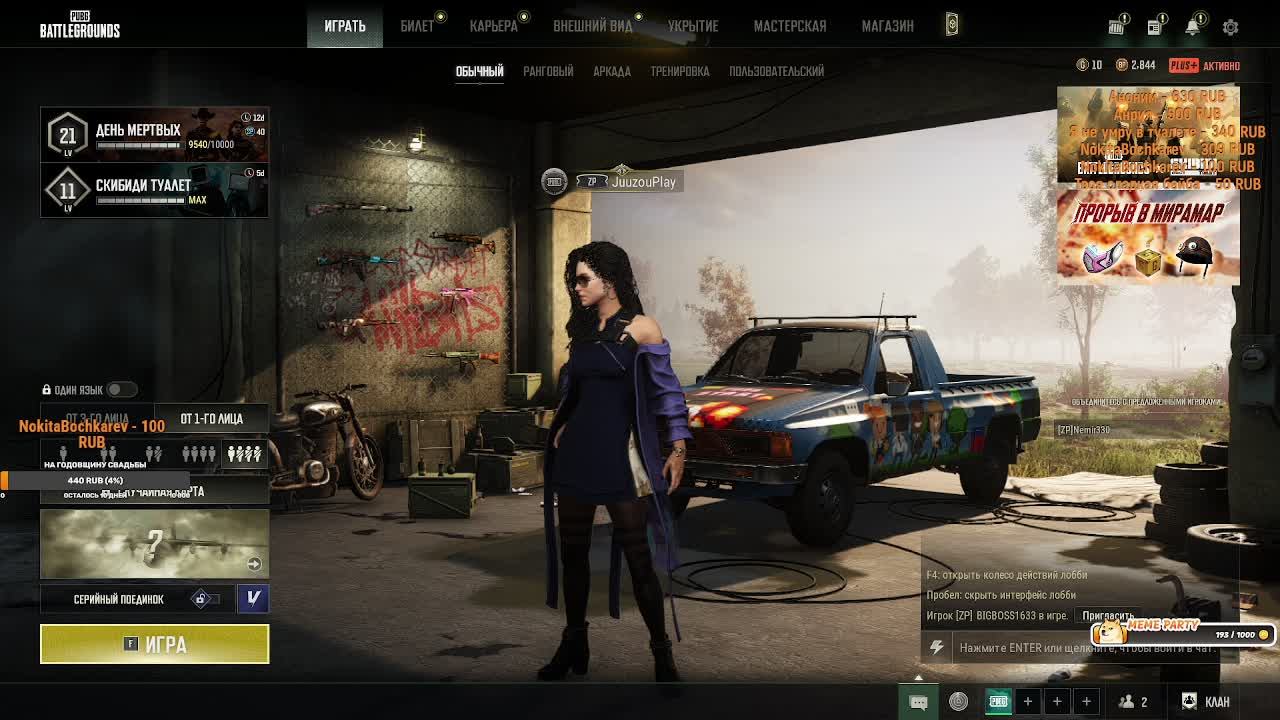The width and height of the screenshot is (1280, 720).
Task: Select the АРКАДА mode tab
Action: coord(611,71)
